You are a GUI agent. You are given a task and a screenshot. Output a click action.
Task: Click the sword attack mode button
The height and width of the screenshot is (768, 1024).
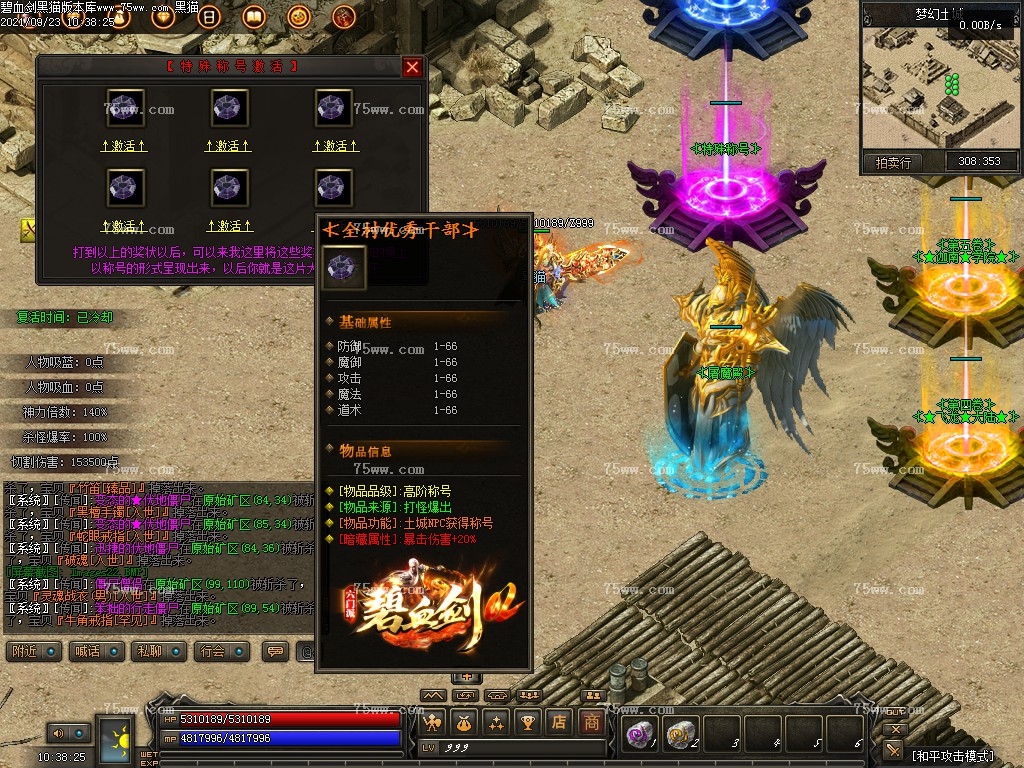point(895,749)
